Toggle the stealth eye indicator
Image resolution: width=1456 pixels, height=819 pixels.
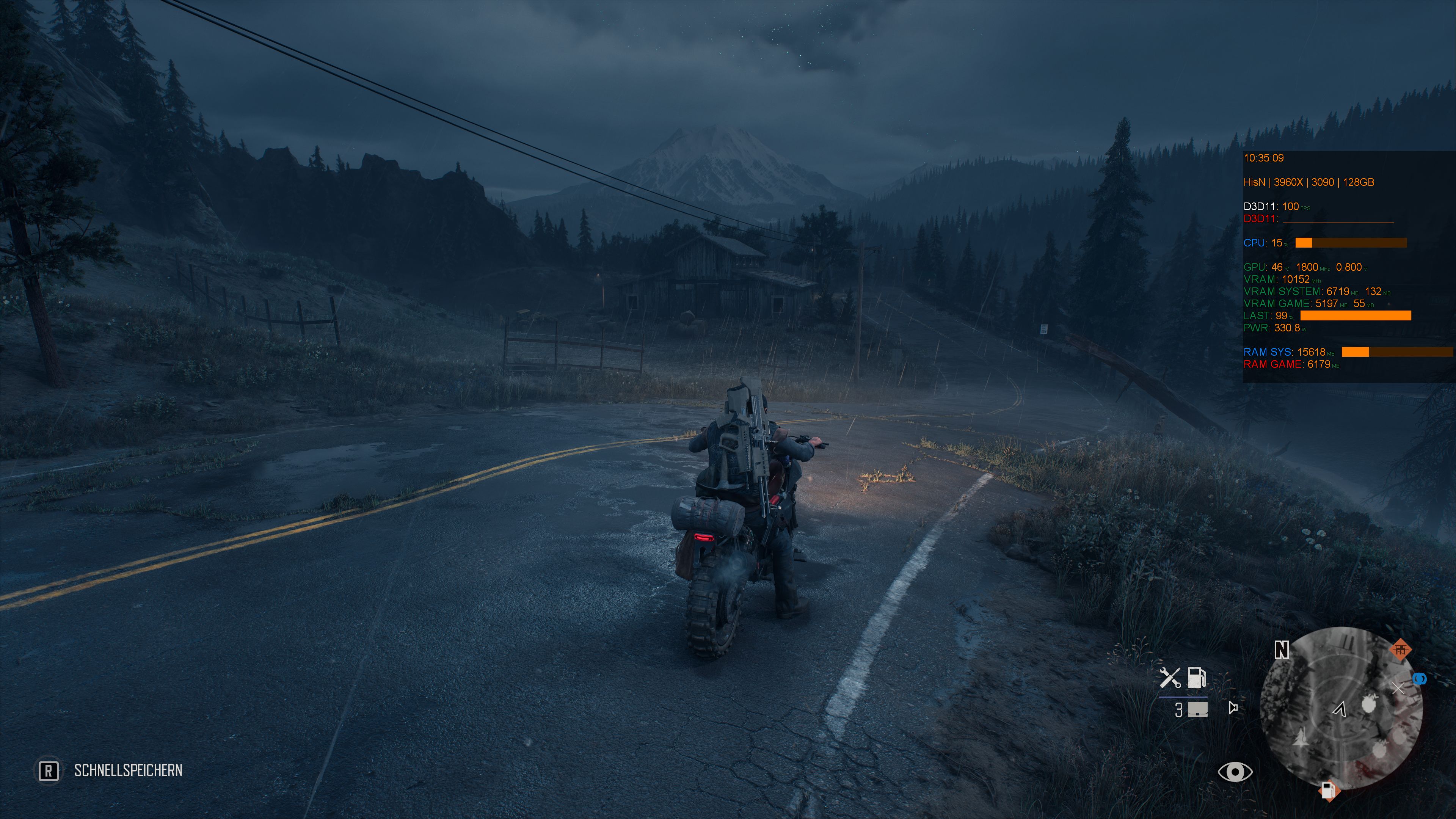click(x=1236, y=772)
